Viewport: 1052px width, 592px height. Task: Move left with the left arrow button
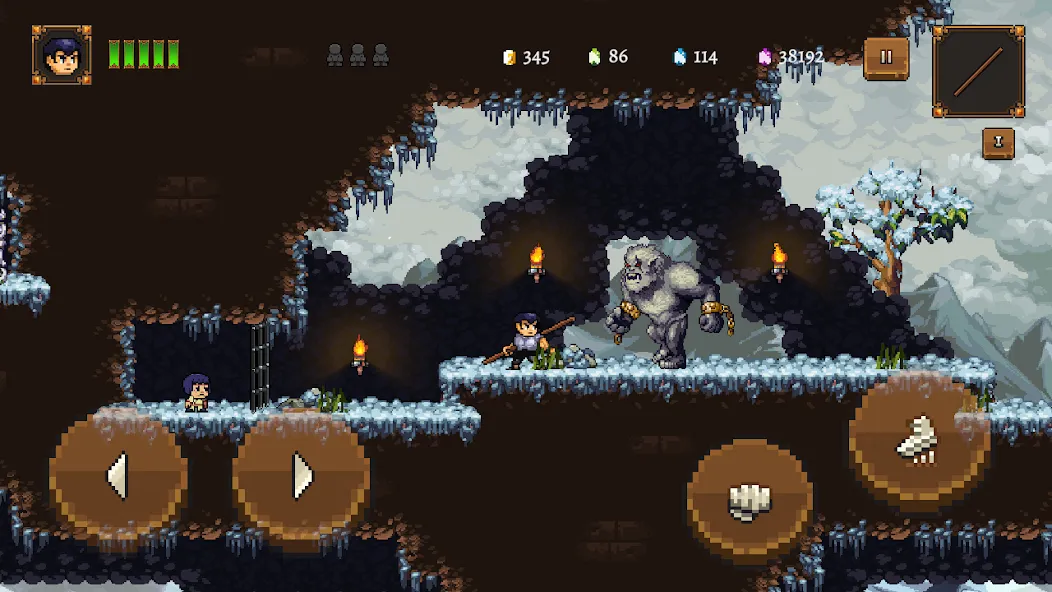pos(118,476)
